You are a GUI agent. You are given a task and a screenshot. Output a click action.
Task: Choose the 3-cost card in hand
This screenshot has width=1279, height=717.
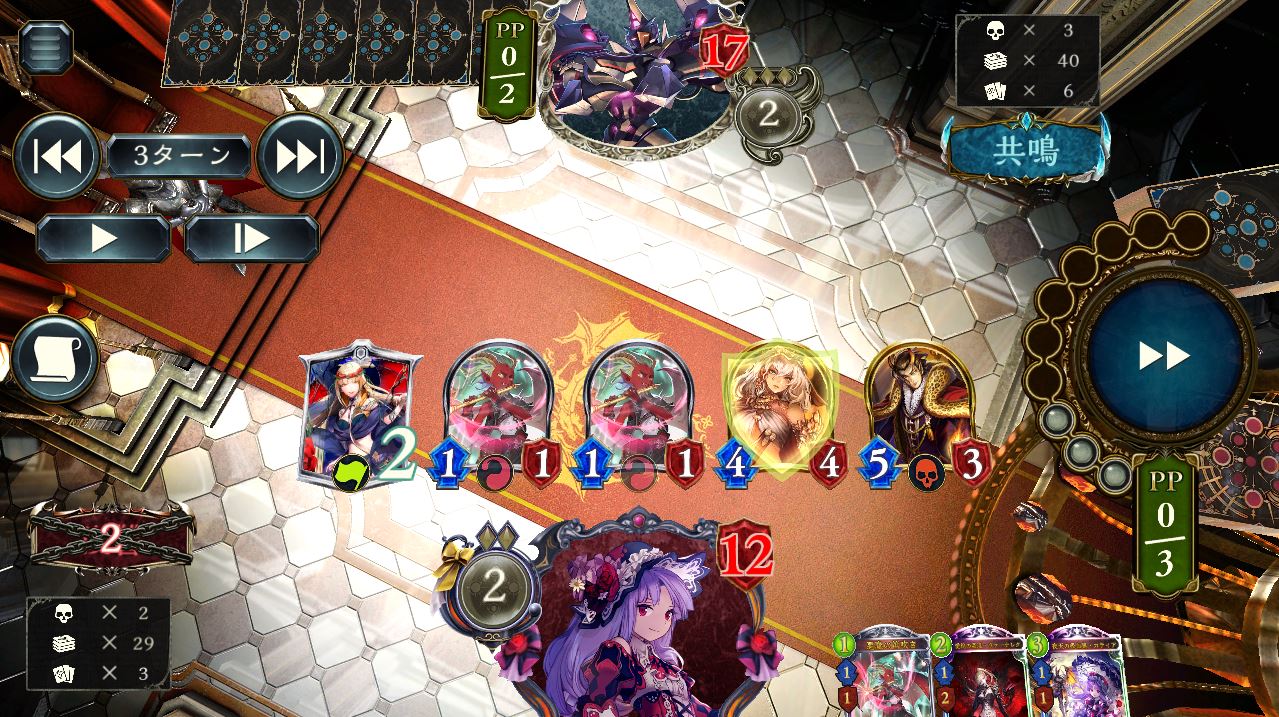click(1080, 670)
